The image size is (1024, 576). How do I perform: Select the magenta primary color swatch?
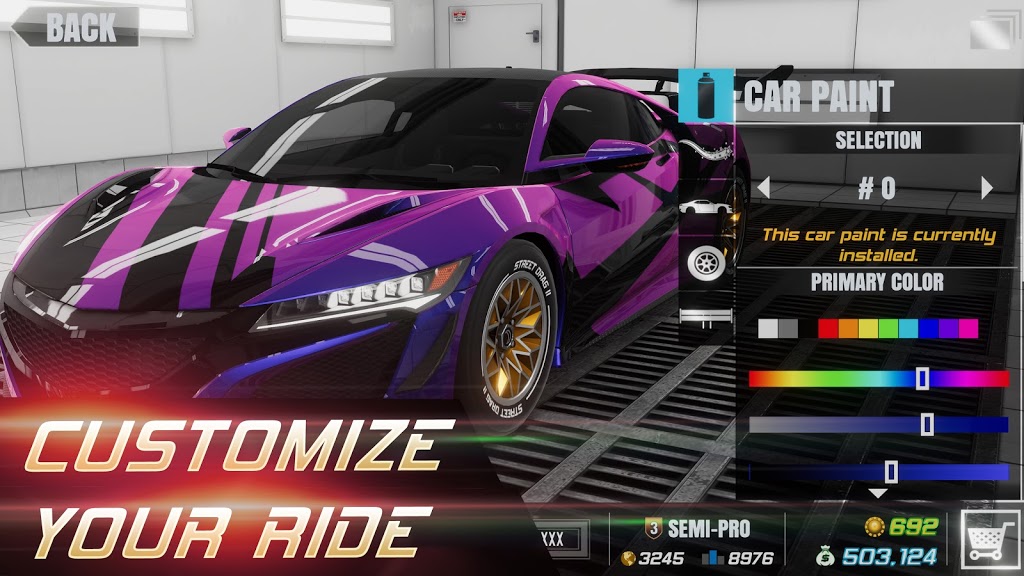click(968, 328)
